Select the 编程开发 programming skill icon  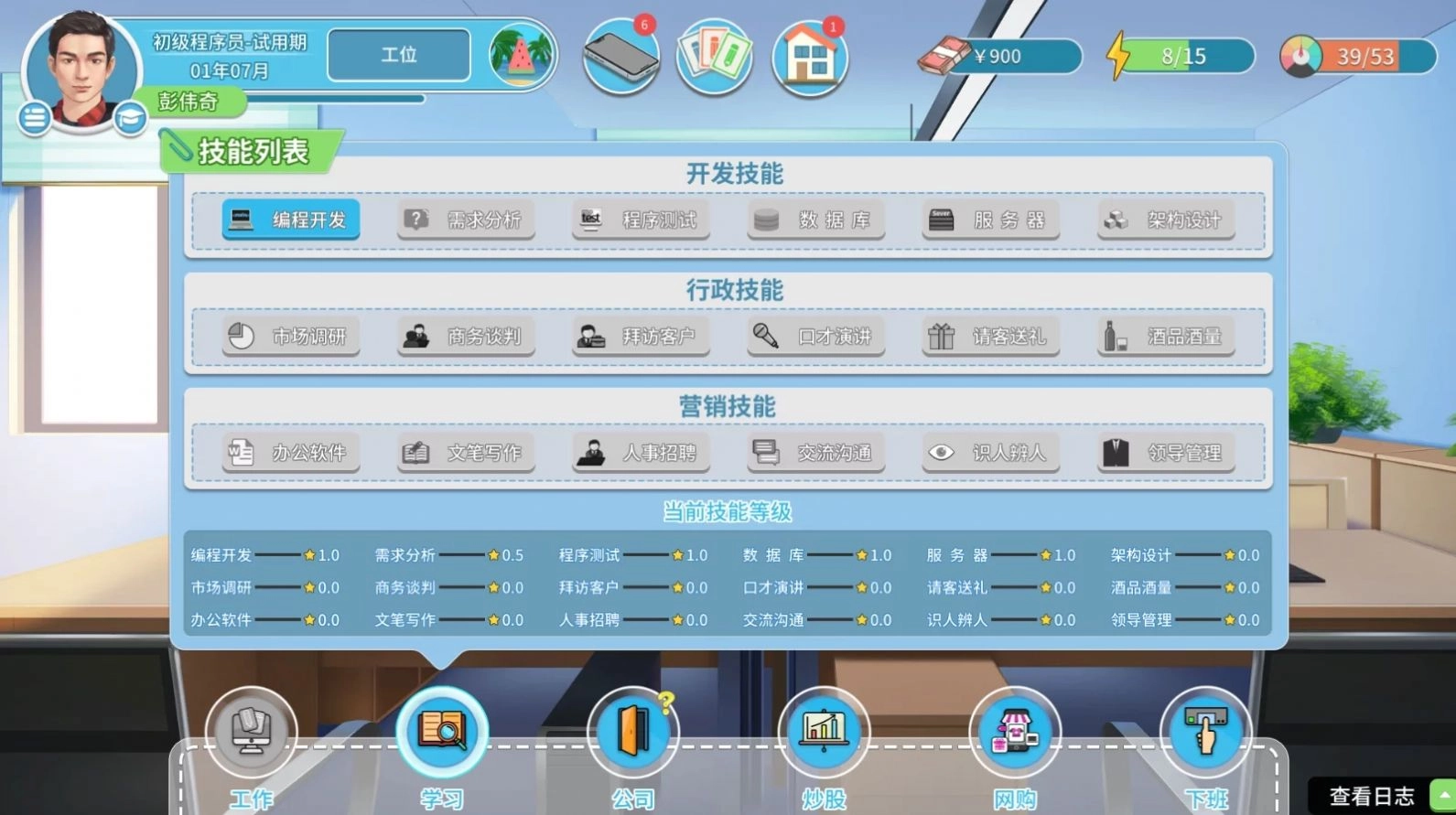(289, 220)
